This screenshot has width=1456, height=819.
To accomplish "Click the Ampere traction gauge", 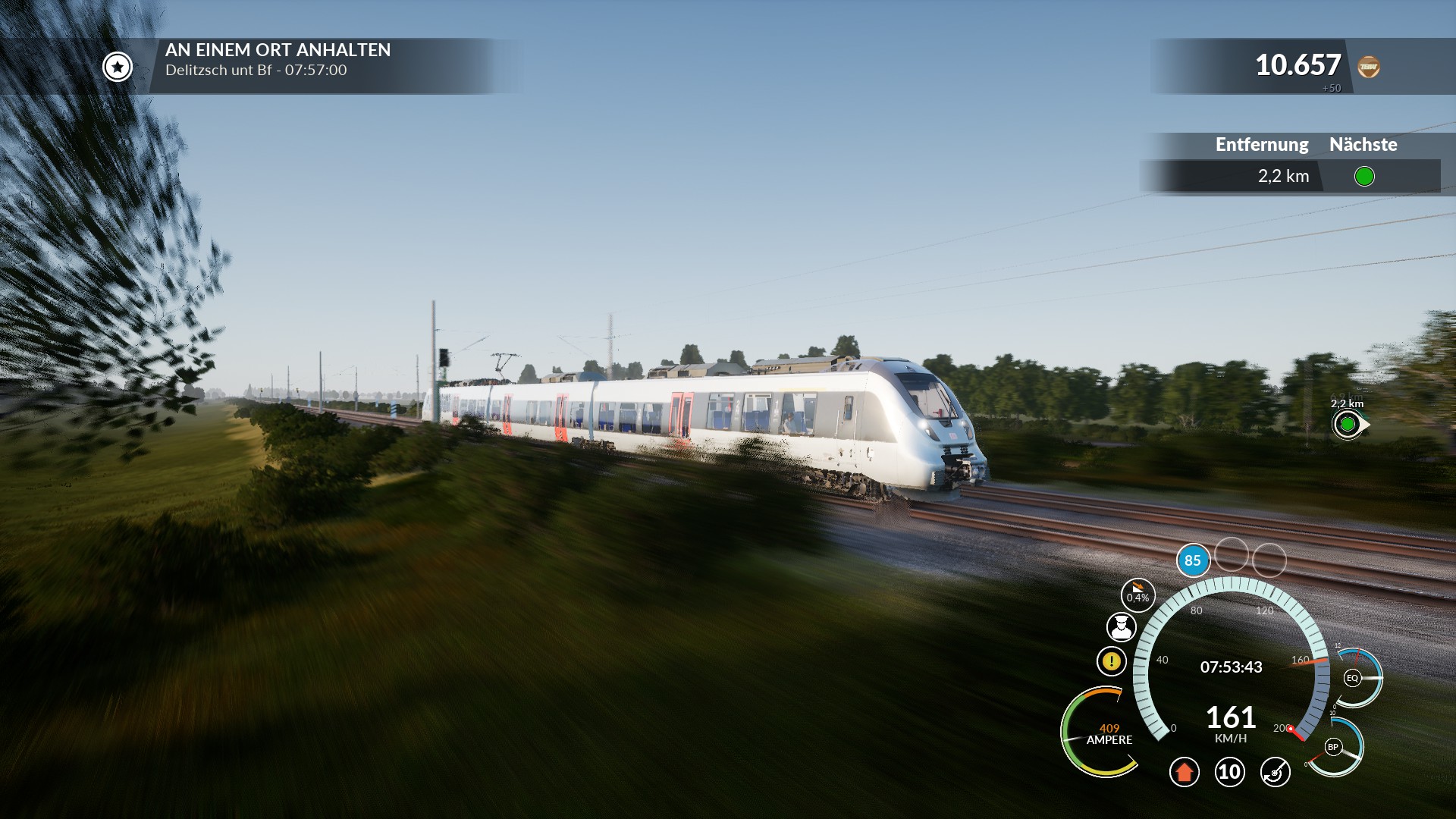I will pos(1103,733).
